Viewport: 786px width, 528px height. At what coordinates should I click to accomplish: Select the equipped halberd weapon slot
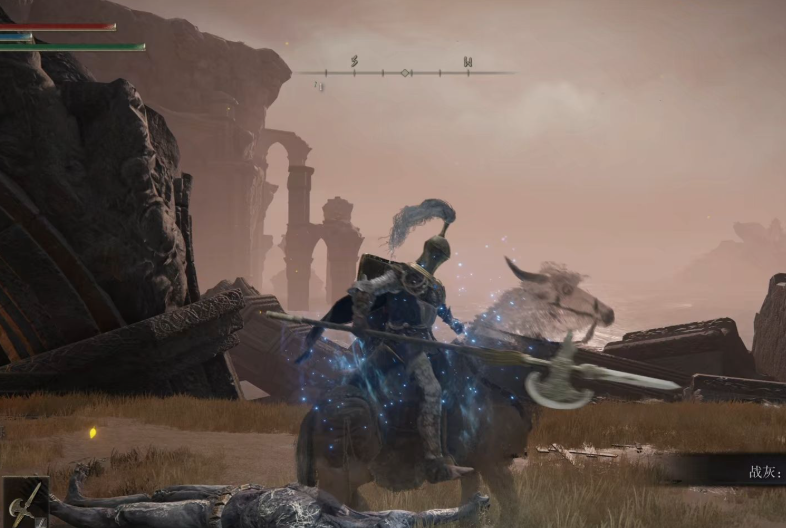[x=24, y=502]
